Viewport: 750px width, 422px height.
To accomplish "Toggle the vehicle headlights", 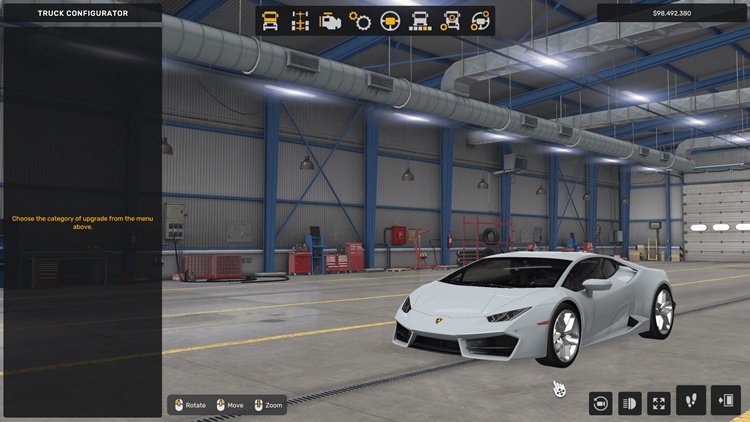I will click(x=630, y=402).
